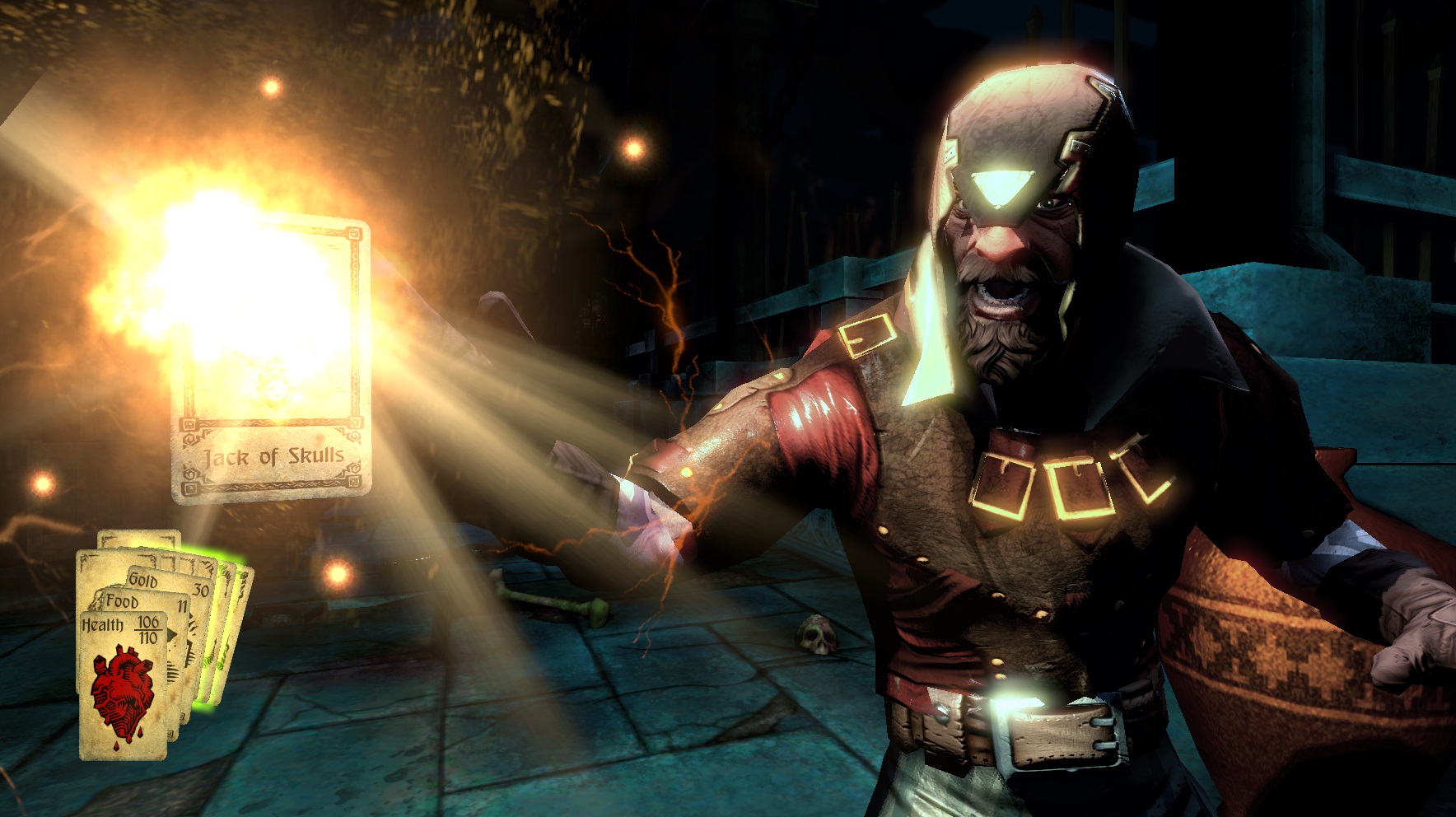
Task: Select the Jack of Skulls card
Action: pyautogui.click(x=272, y=362)
